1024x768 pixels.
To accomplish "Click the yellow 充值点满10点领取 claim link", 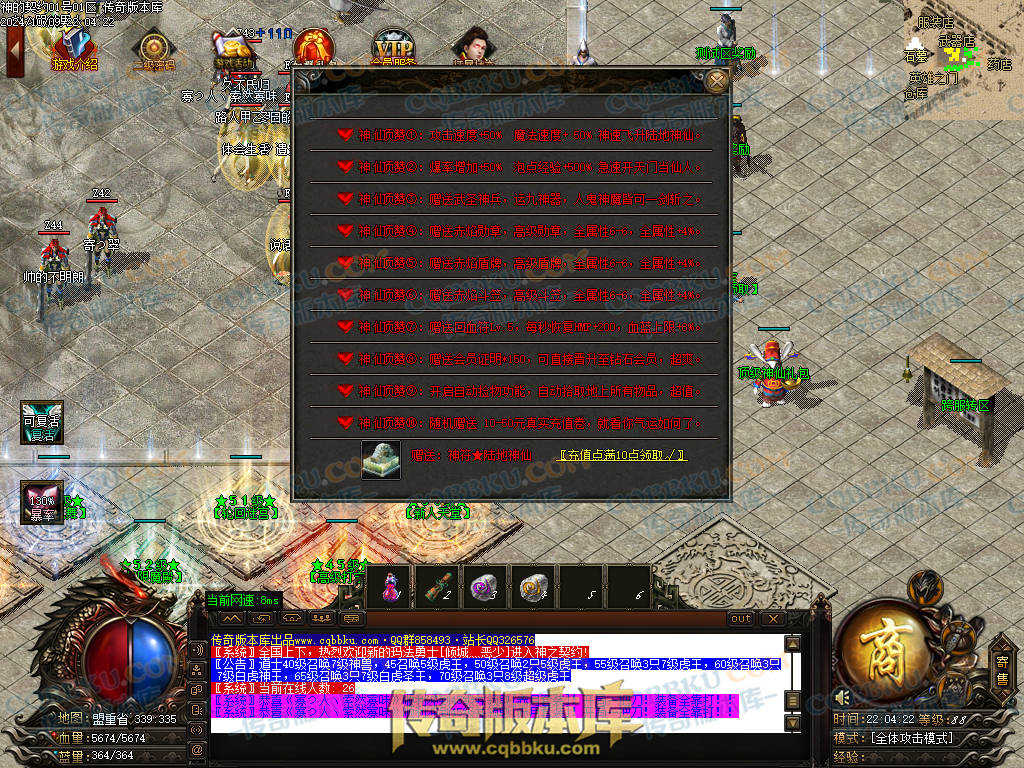I will coord(622,455).
